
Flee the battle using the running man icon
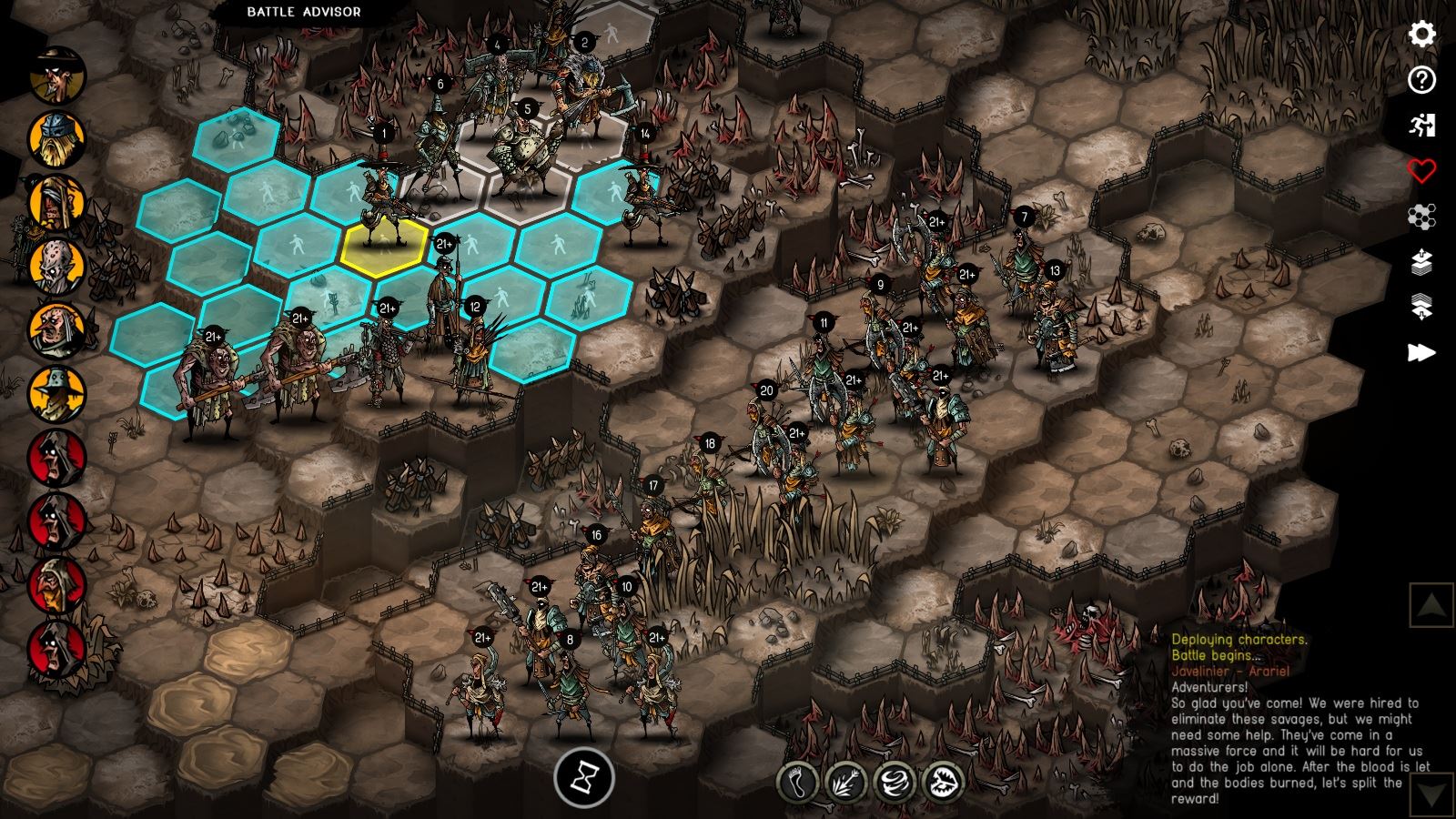(1421, 126)
